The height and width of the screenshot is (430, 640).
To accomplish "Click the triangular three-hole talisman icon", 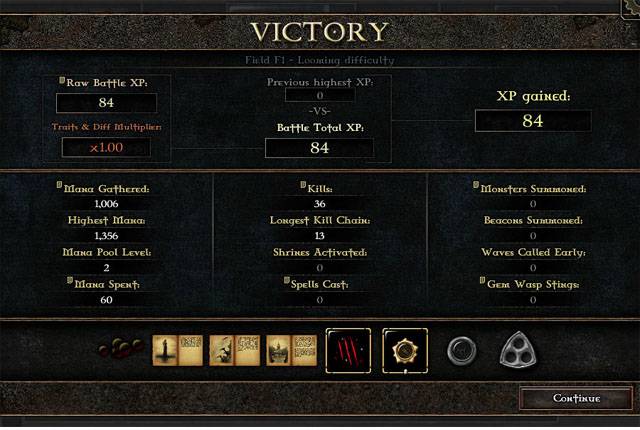I will coord(521,350).
